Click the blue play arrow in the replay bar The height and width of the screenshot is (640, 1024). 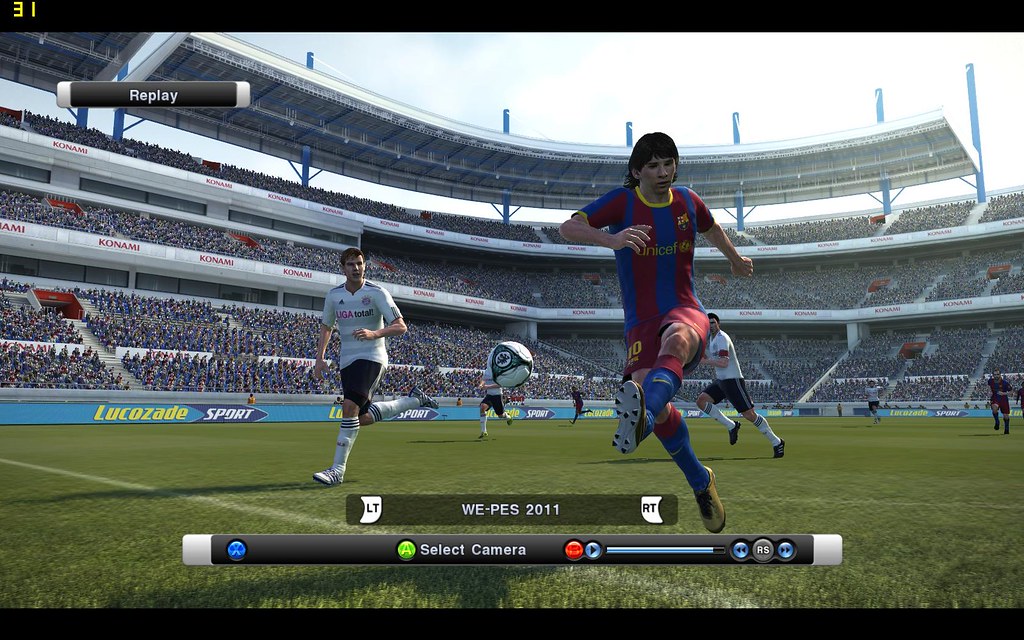point(593,549)
